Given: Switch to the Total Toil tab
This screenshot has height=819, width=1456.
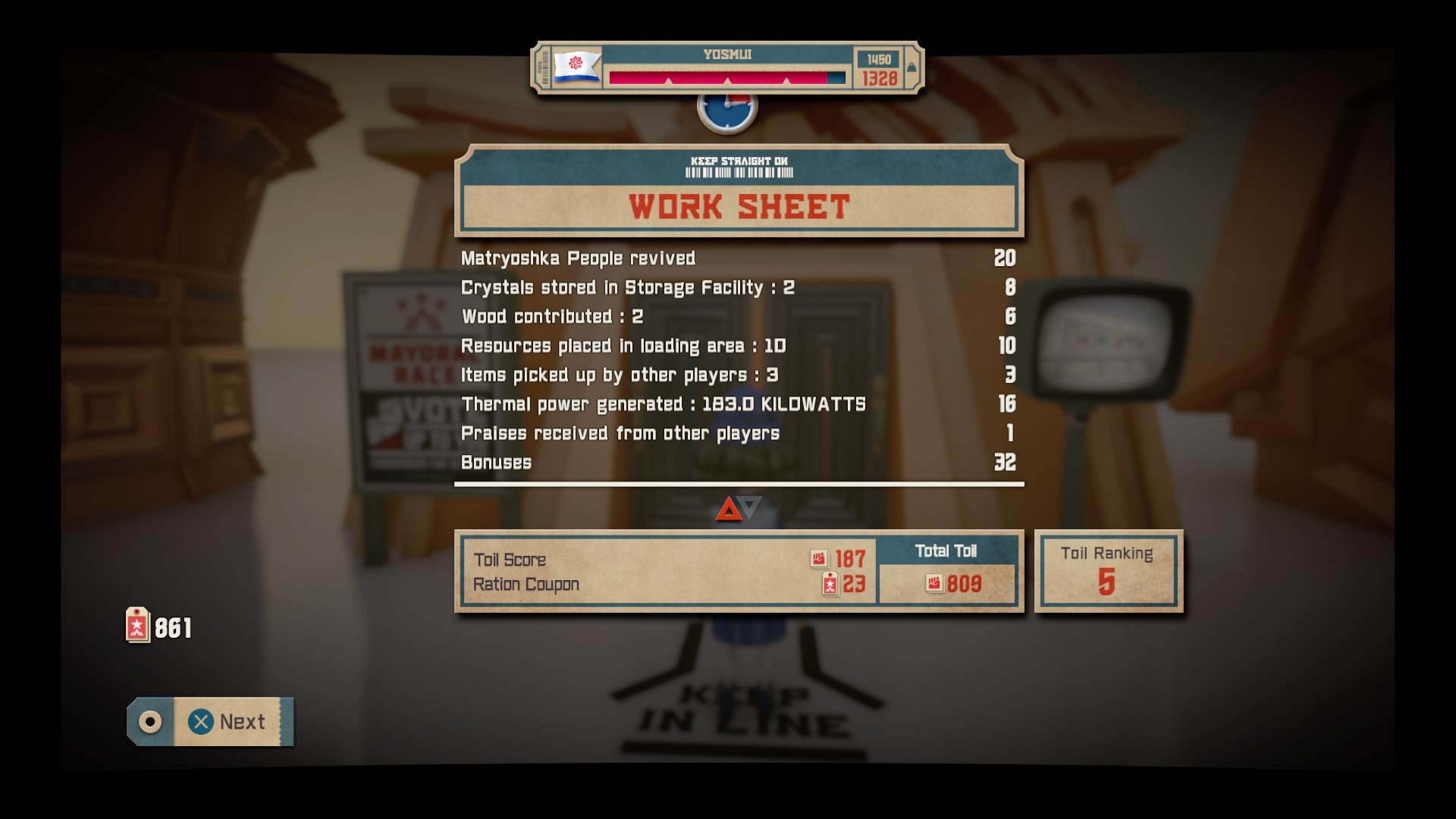Looking at the screenshot, I should [x=949, y=551].
